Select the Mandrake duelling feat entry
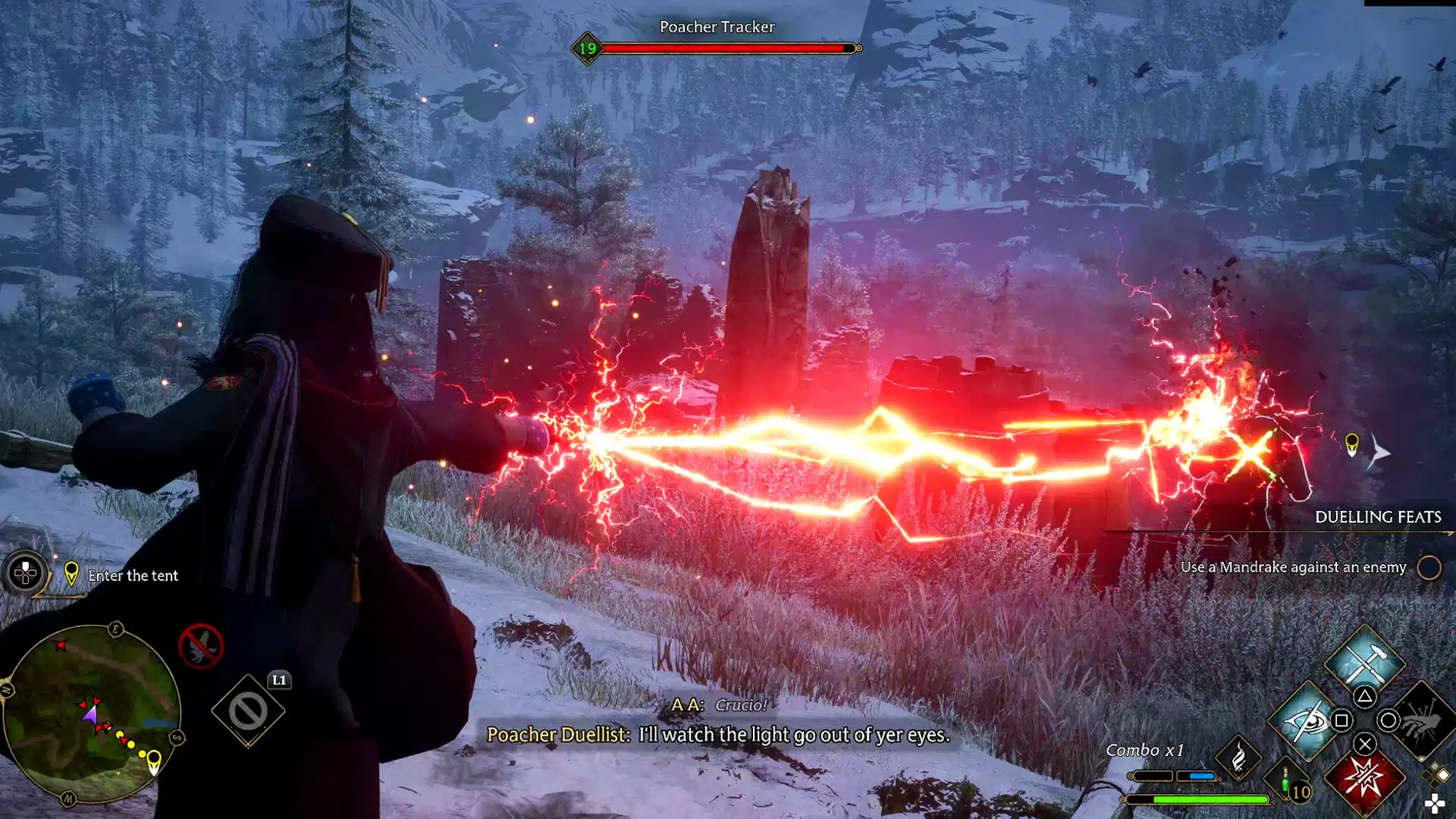The width and height of the screenshot is (1456, 819). click(1293, 567)
